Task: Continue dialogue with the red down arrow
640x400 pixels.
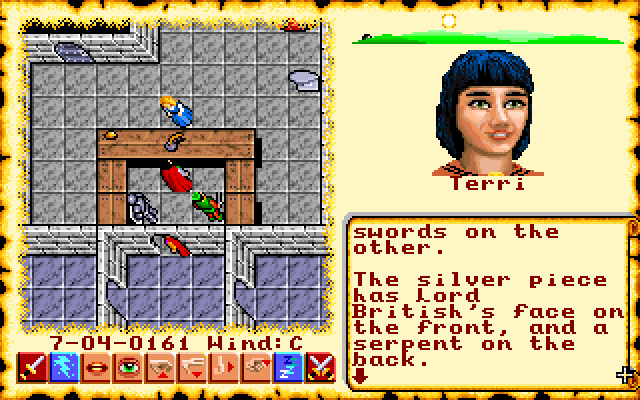Action: 360,376
